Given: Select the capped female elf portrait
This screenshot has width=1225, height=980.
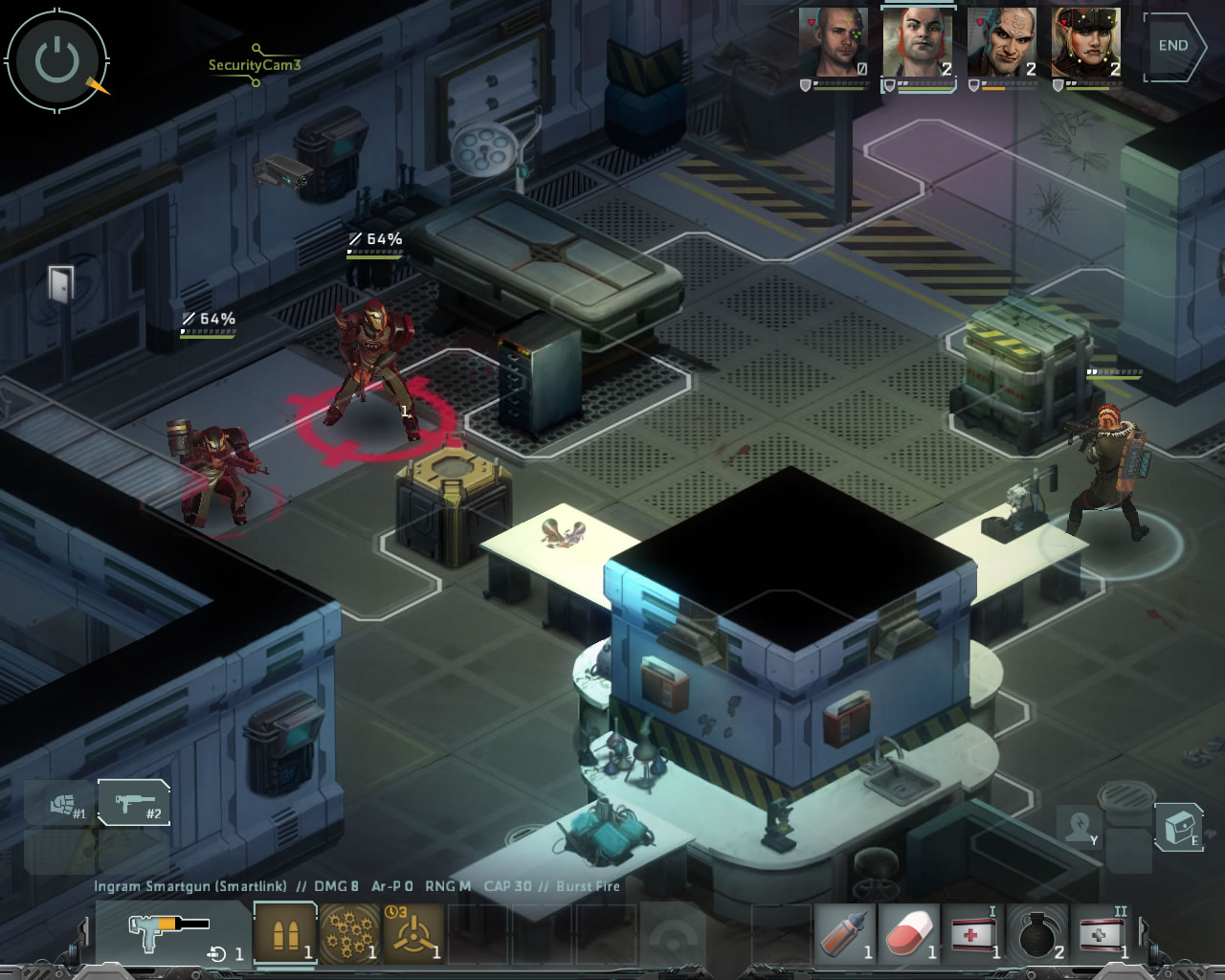Looking at the screenshot, I should click(1085, 44).
